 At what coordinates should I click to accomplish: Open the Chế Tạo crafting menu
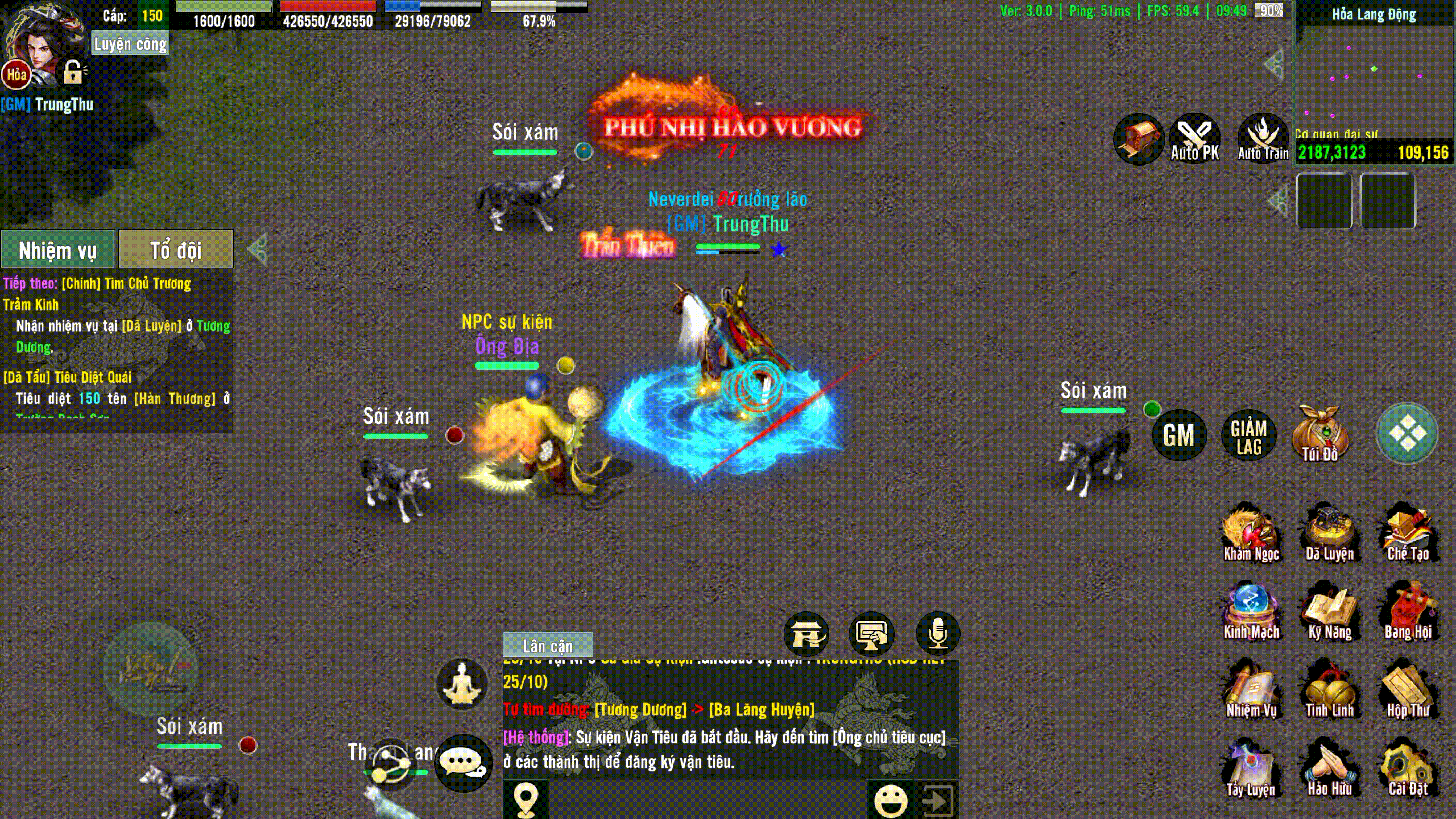coord(1408,535)
